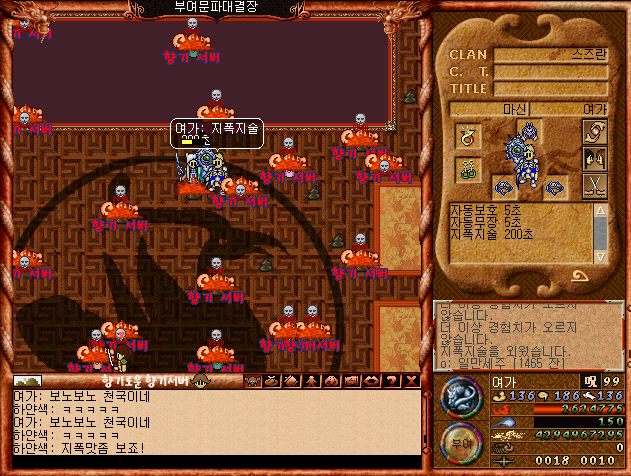
Task: Select the green earrings equipment slot
Action: click(468, 170)
